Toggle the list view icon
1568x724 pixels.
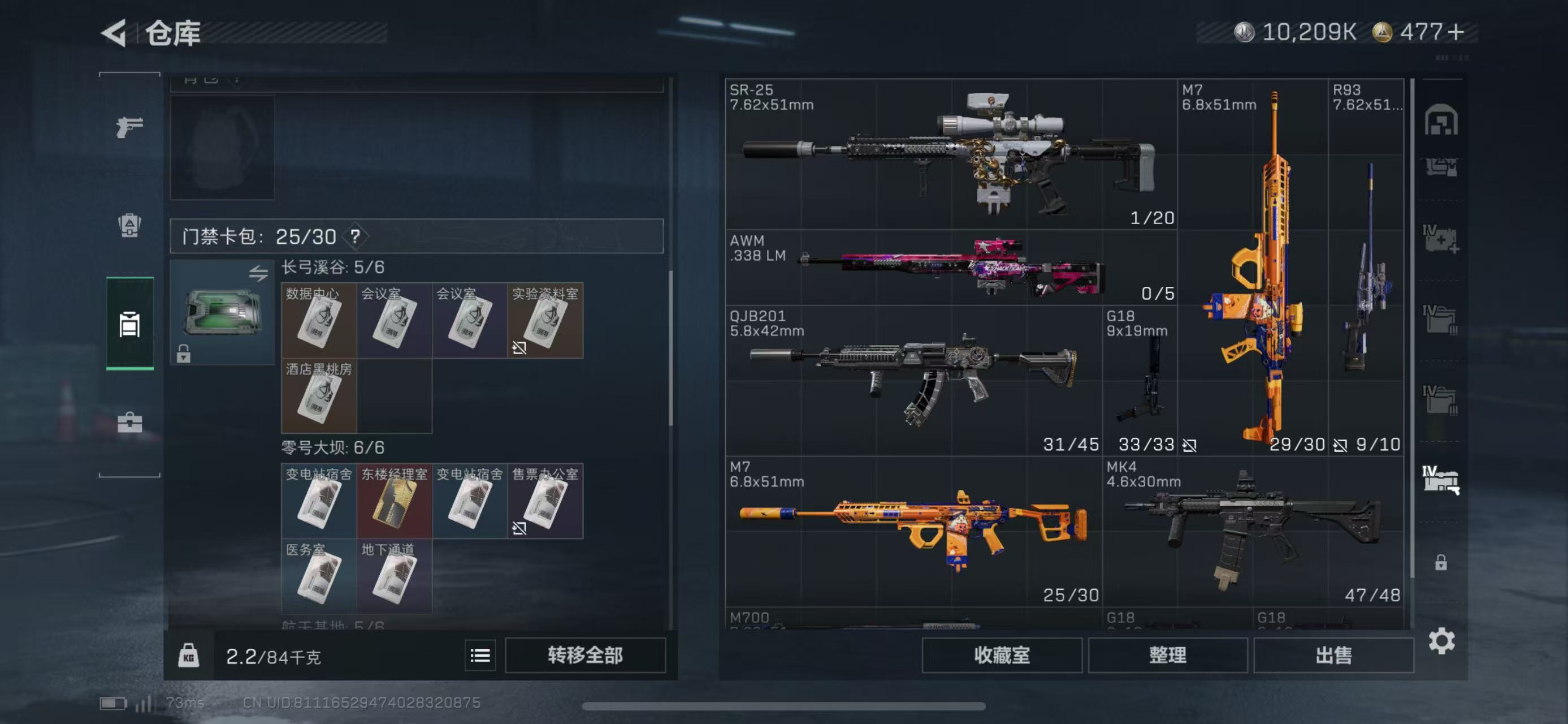click(480, 655)
